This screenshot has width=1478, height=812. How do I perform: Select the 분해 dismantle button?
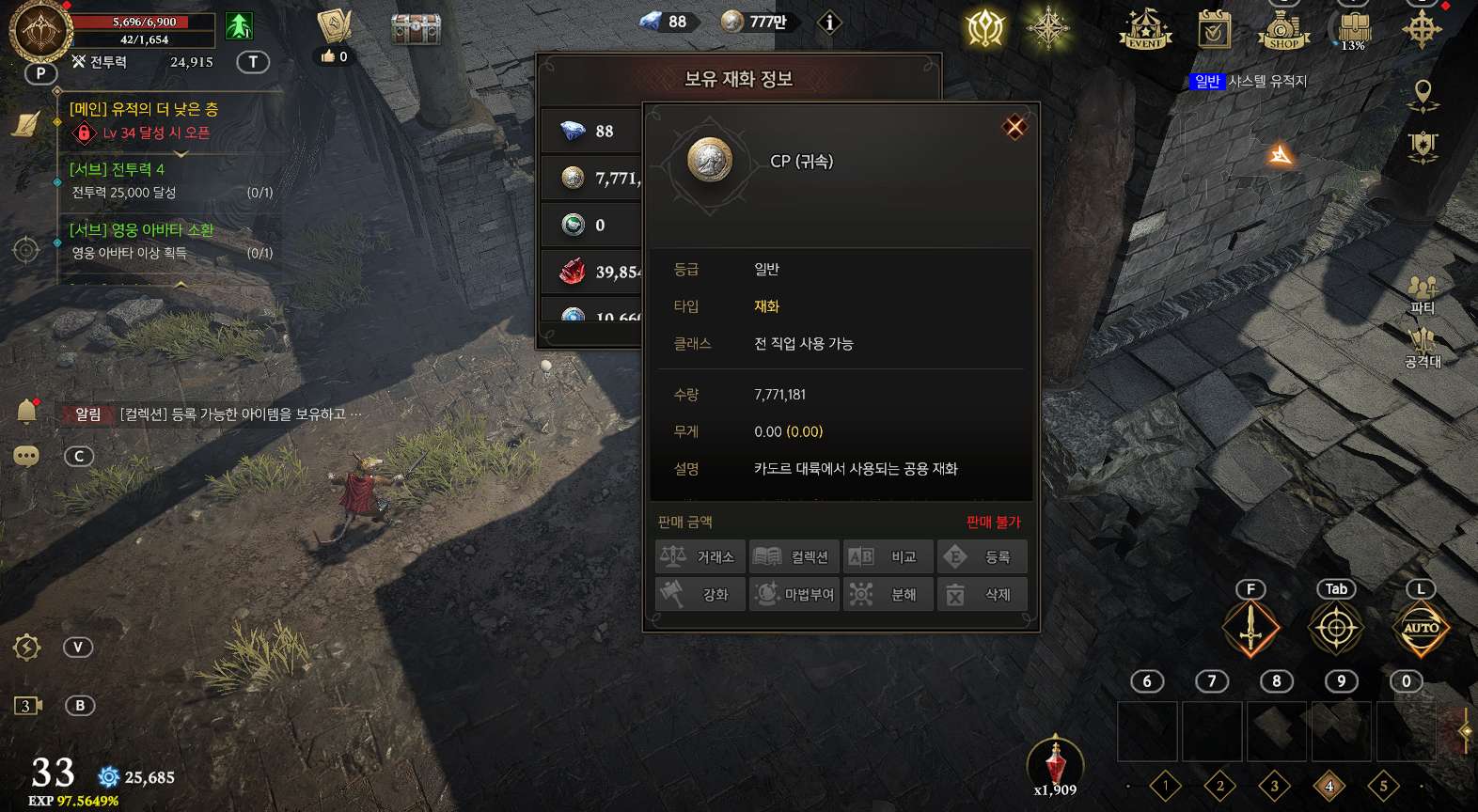(888, 595)
